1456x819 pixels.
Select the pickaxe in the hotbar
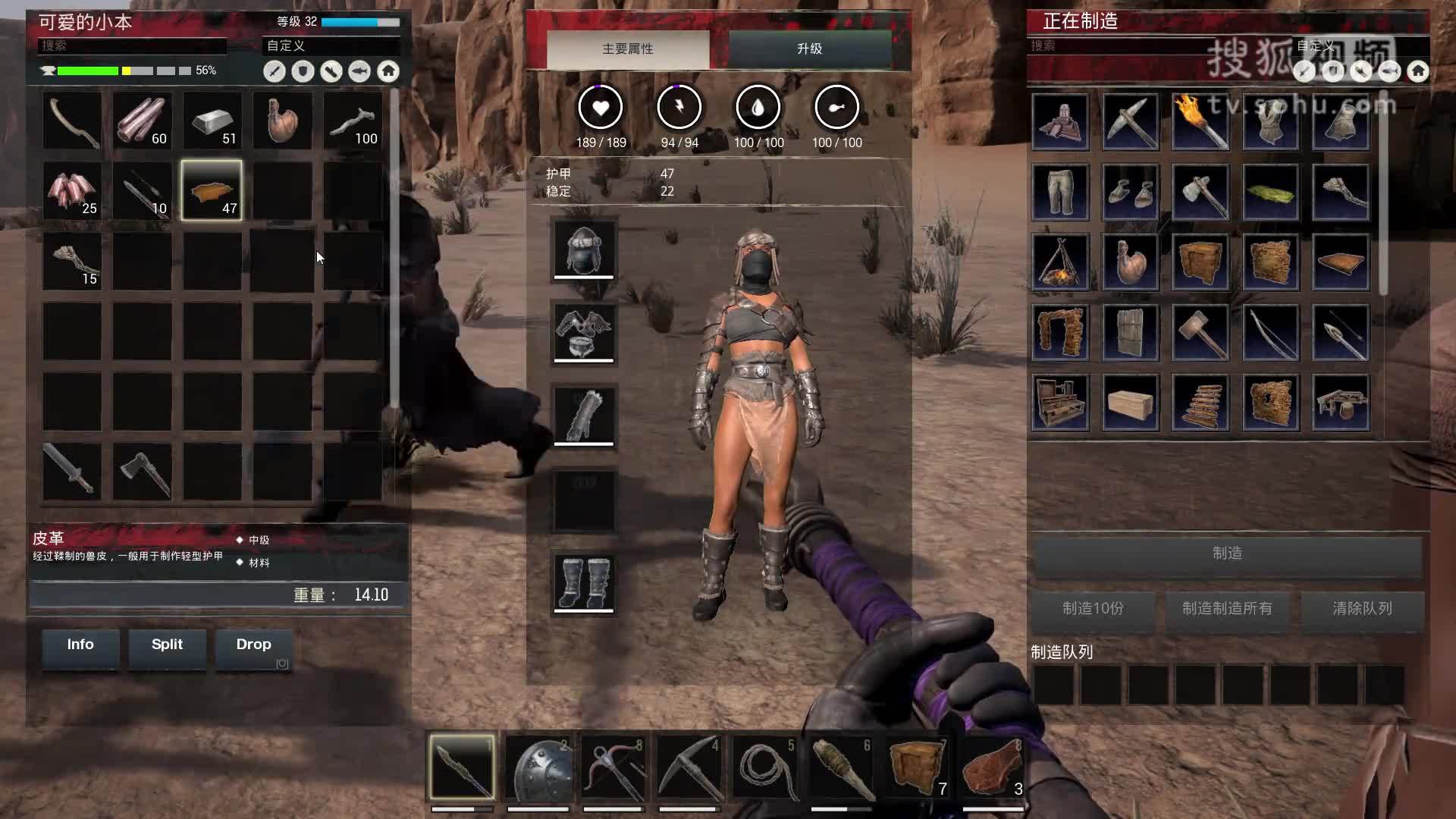(x=689, y=768)
